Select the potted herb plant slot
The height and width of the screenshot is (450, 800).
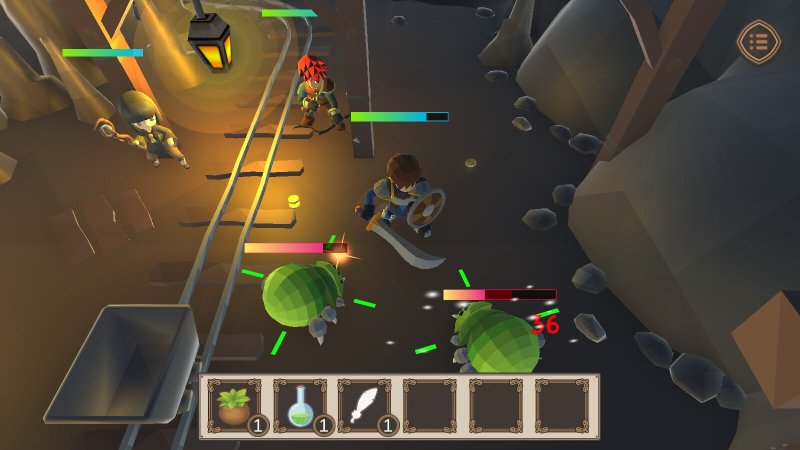point(235,406)
